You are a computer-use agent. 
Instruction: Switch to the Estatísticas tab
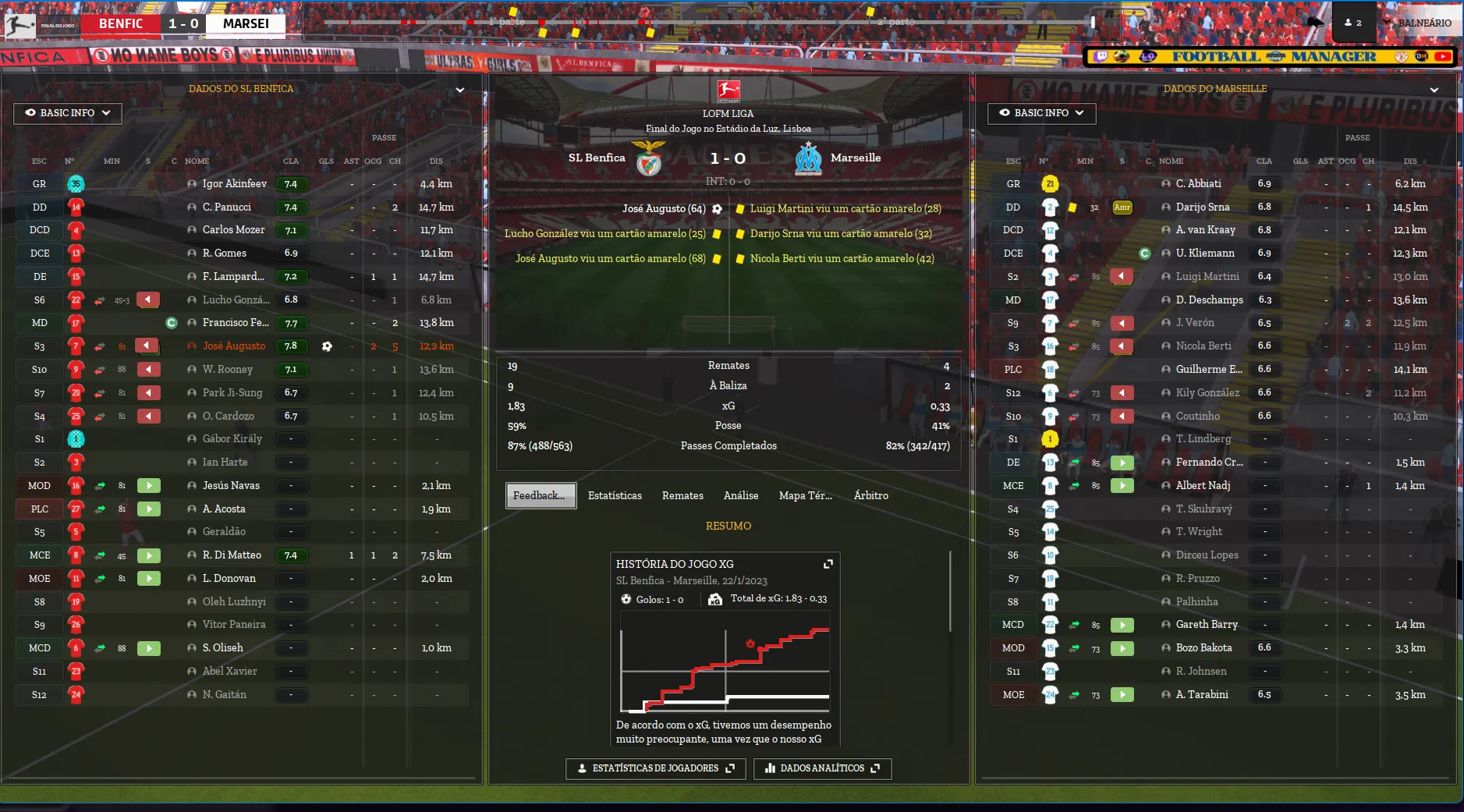[x=615, y=496]
